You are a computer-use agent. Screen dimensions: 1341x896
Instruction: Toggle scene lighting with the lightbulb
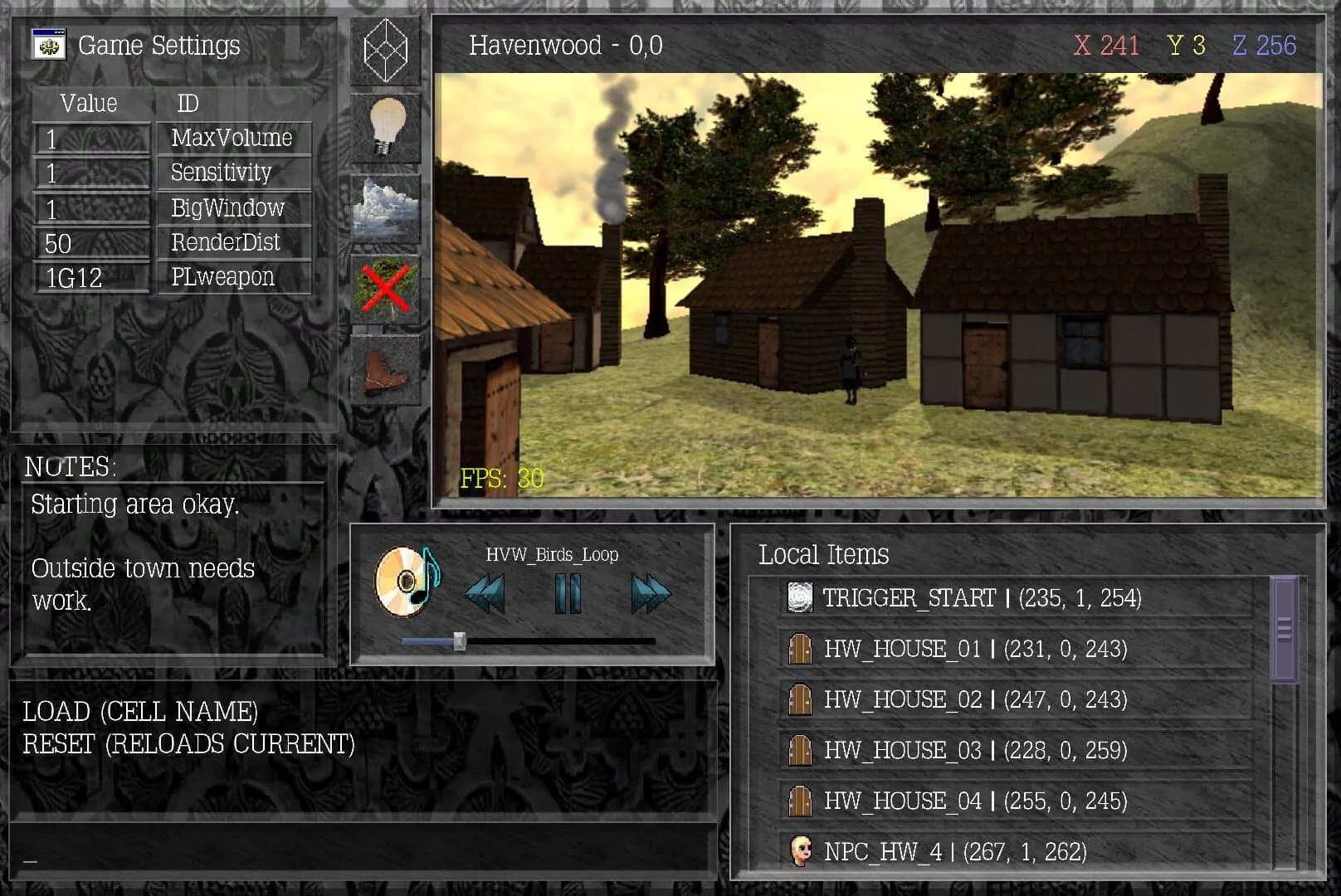coord(385,126)
